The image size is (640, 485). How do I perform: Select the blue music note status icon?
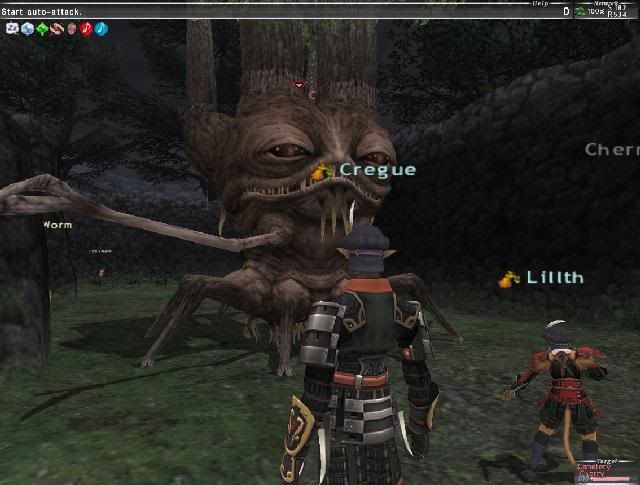[x=101, y=29]
